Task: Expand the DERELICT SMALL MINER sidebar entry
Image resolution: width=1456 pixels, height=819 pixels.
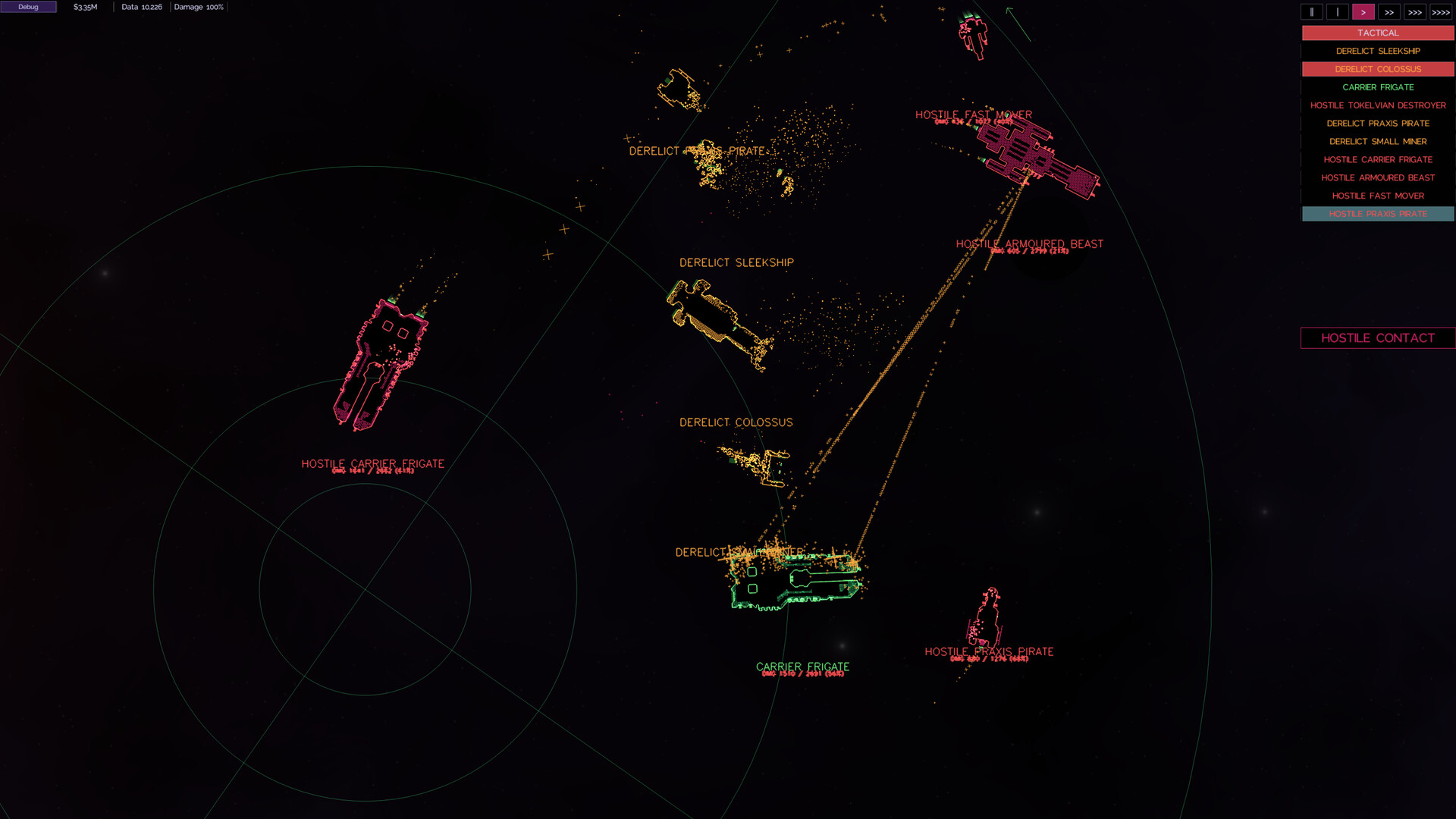Action: (x=1377, y=141)
